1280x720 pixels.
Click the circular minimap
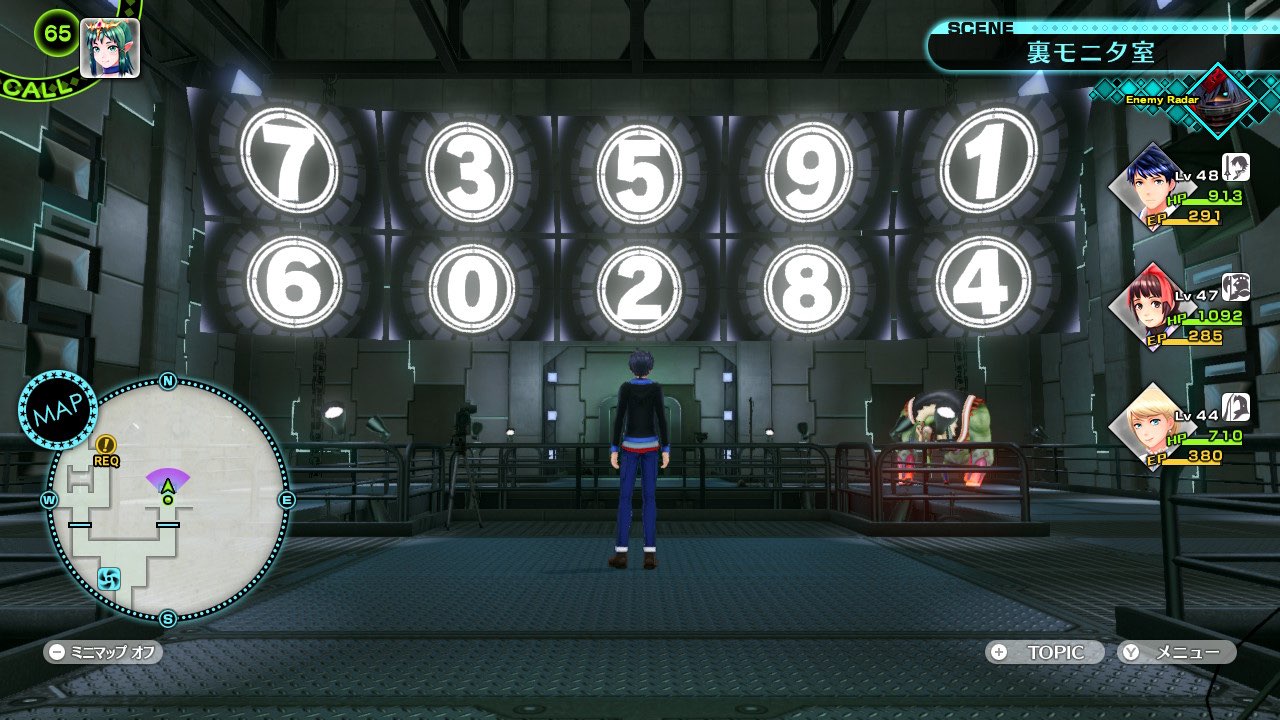168,500
